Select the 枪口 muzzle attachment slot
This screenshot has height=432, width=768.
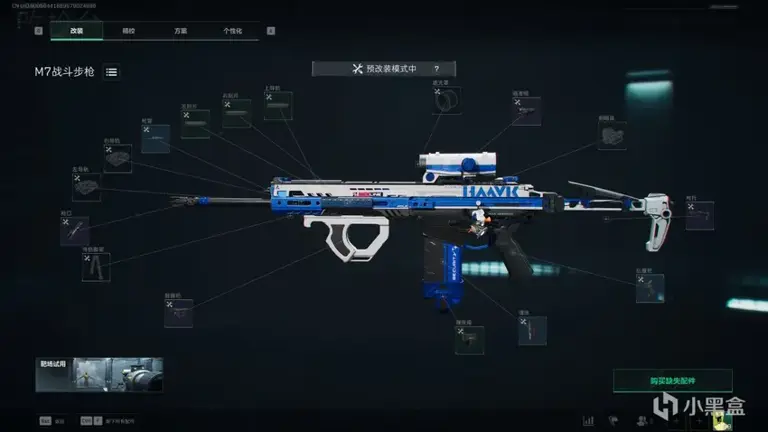point(74,231)
